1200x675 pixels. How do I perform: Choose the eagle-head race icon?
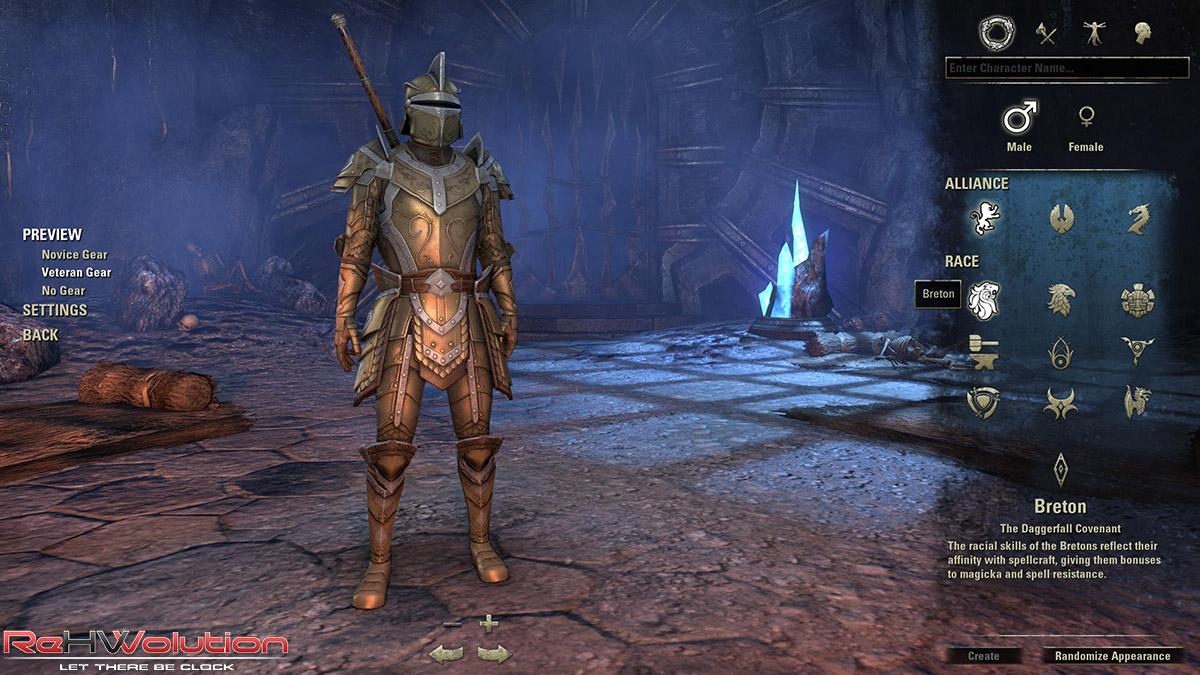1061,298
